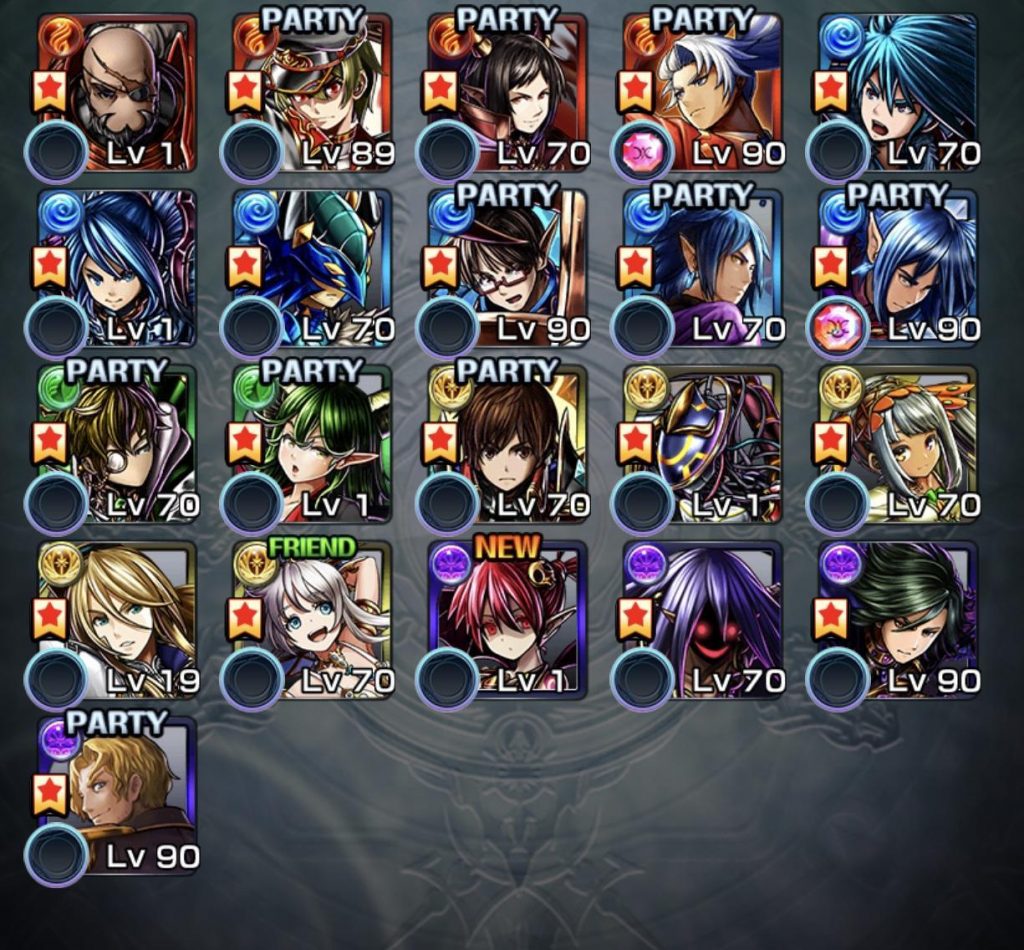Select the brown-haired boy Lv 70 unit

(508, 444)
